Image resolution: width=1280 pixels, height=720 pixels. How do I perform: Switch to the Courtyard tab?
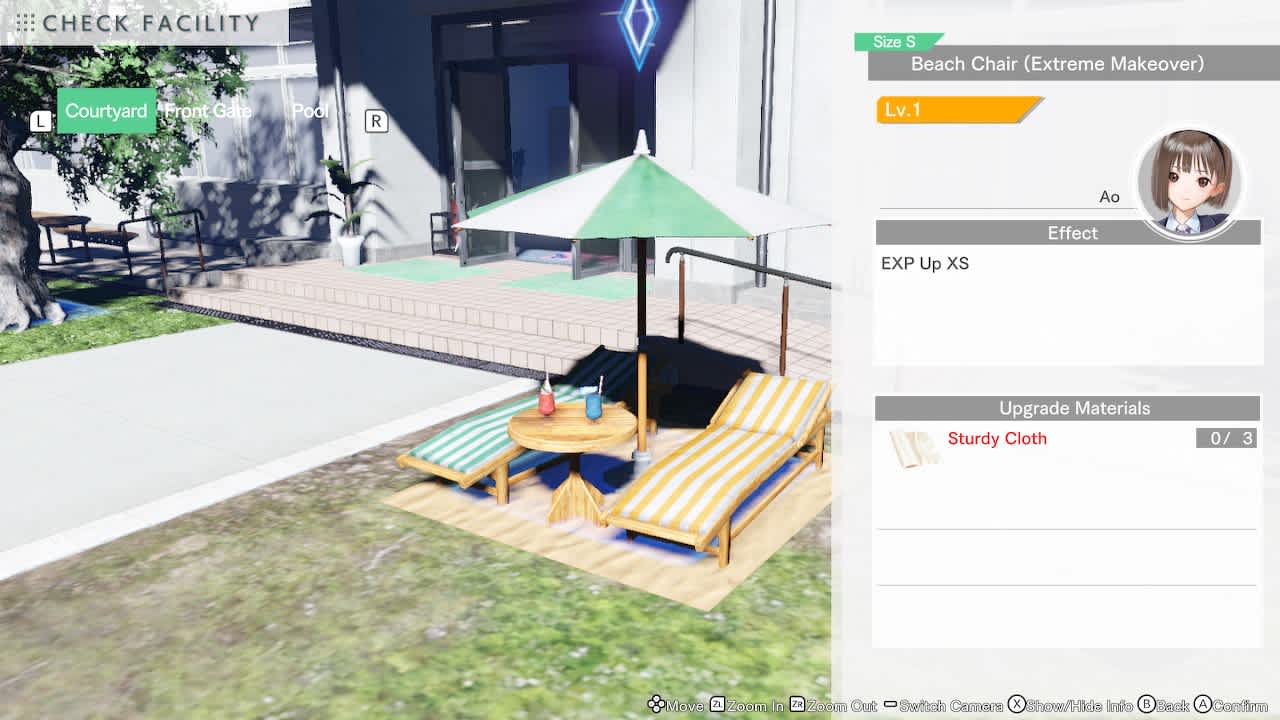click(x=105, y=111)
